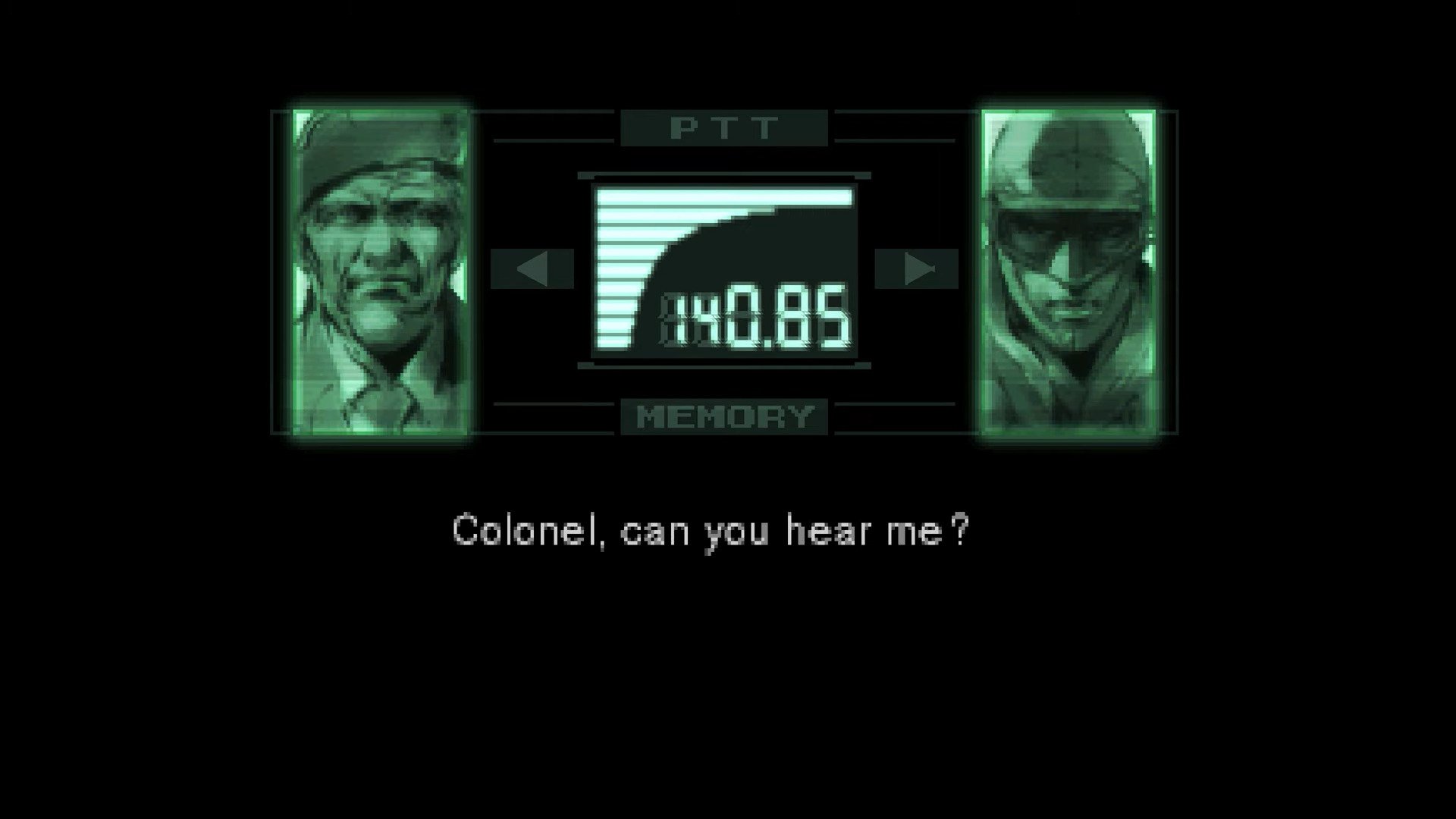Tune frequency up with right arrow

(916, 268)
